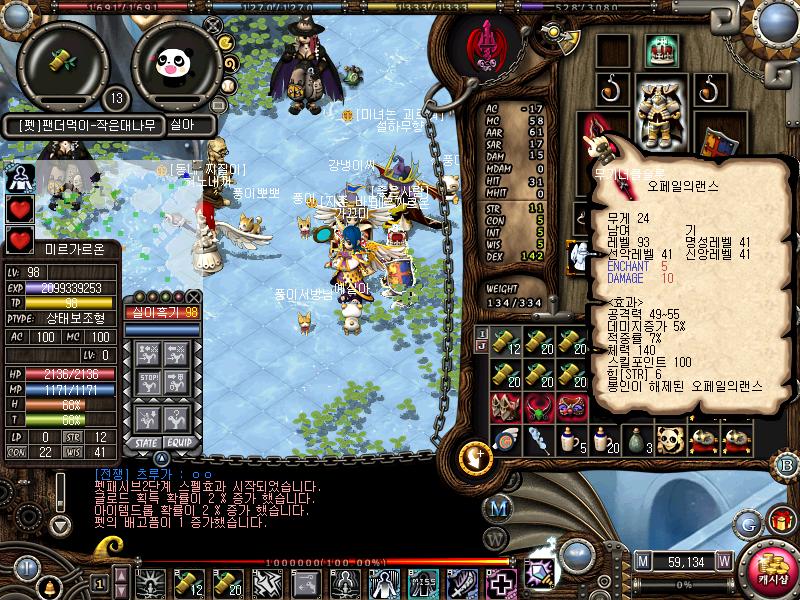
Task: Choose the green-gem necklace in inventory
Action: point(538,407)
